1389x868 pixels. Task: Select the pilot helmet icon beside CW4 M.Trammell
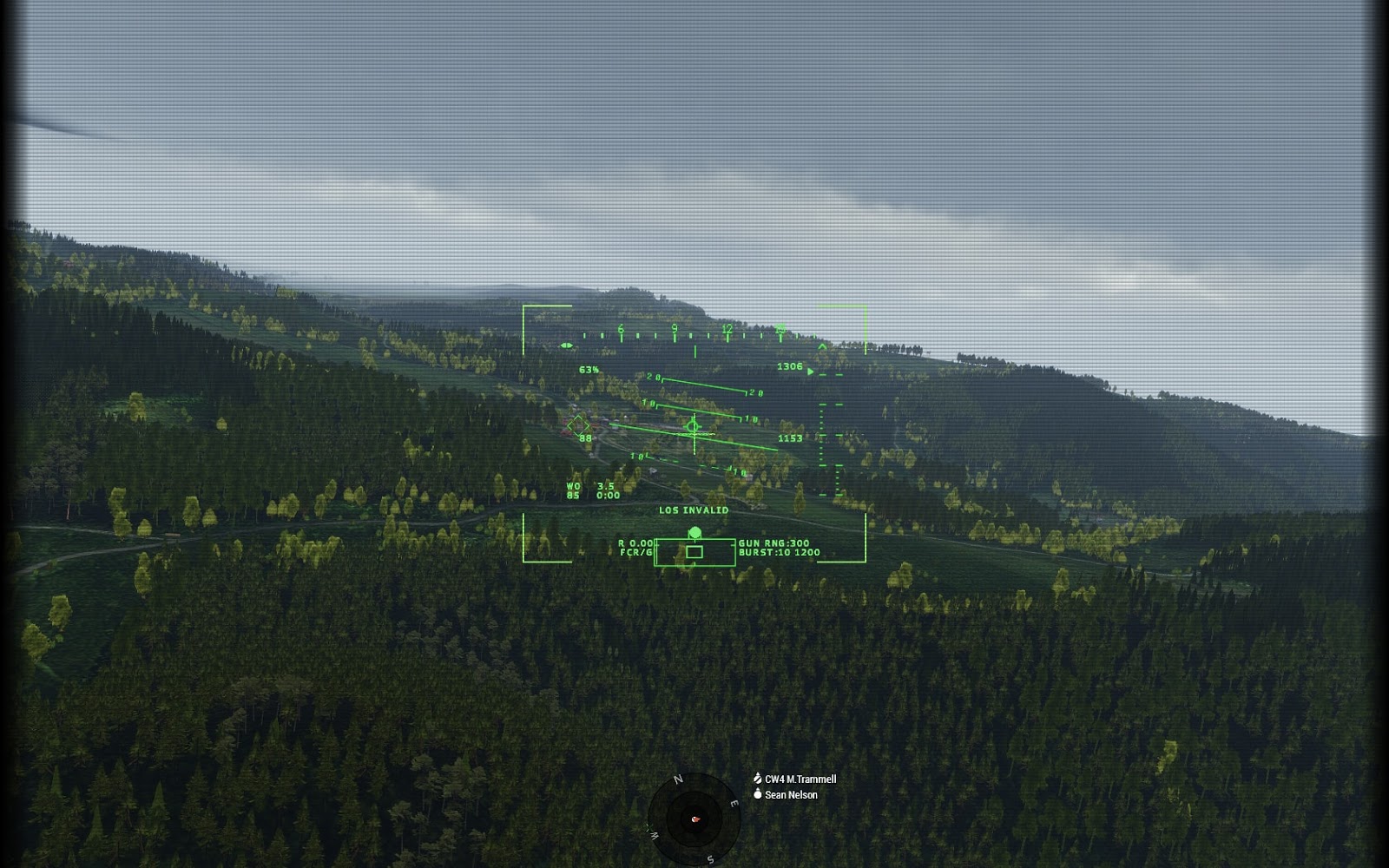coord(757,778)
